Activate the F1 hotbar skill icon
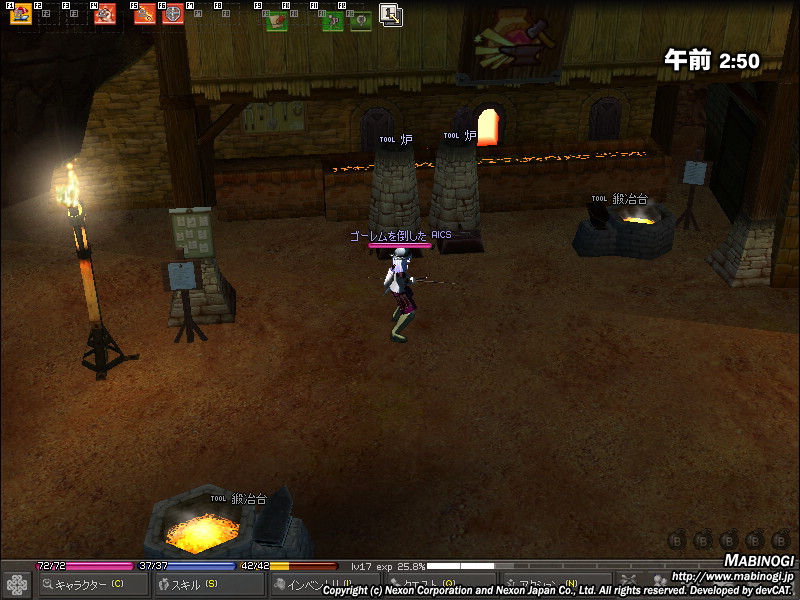This screenshot has height=600, width=800. pos(20,15)
